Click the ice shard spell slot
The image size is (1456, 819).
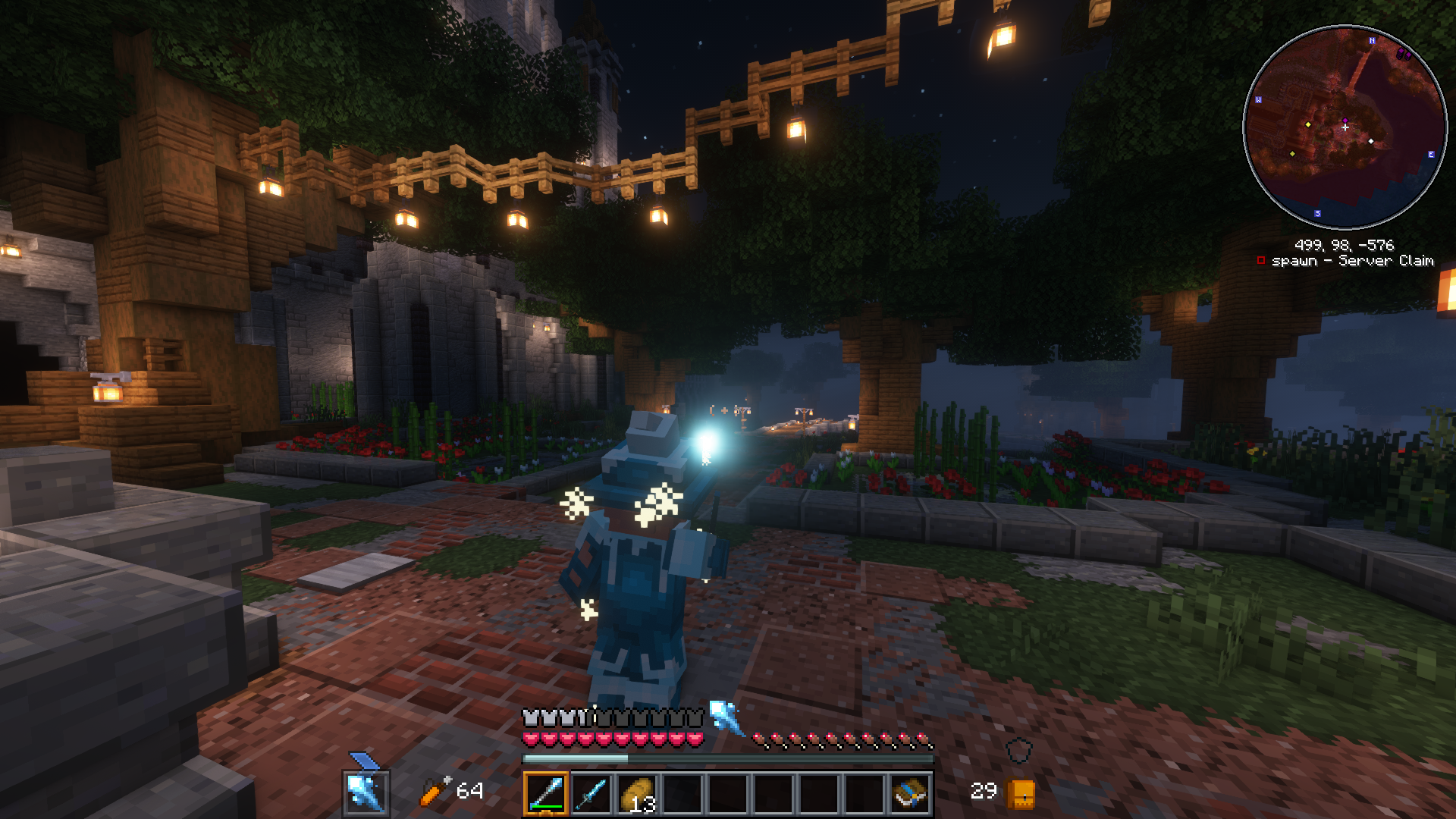pyautogui.click(x=366, y=792)
